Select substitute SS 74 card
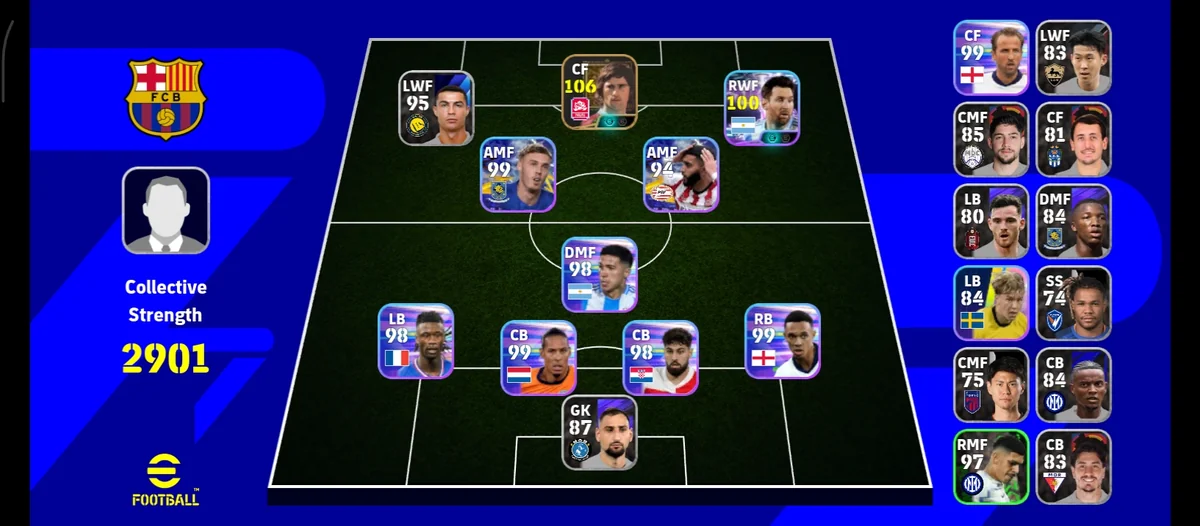1200x526 pixels. pyautogui.click(x=1073, y=303)
